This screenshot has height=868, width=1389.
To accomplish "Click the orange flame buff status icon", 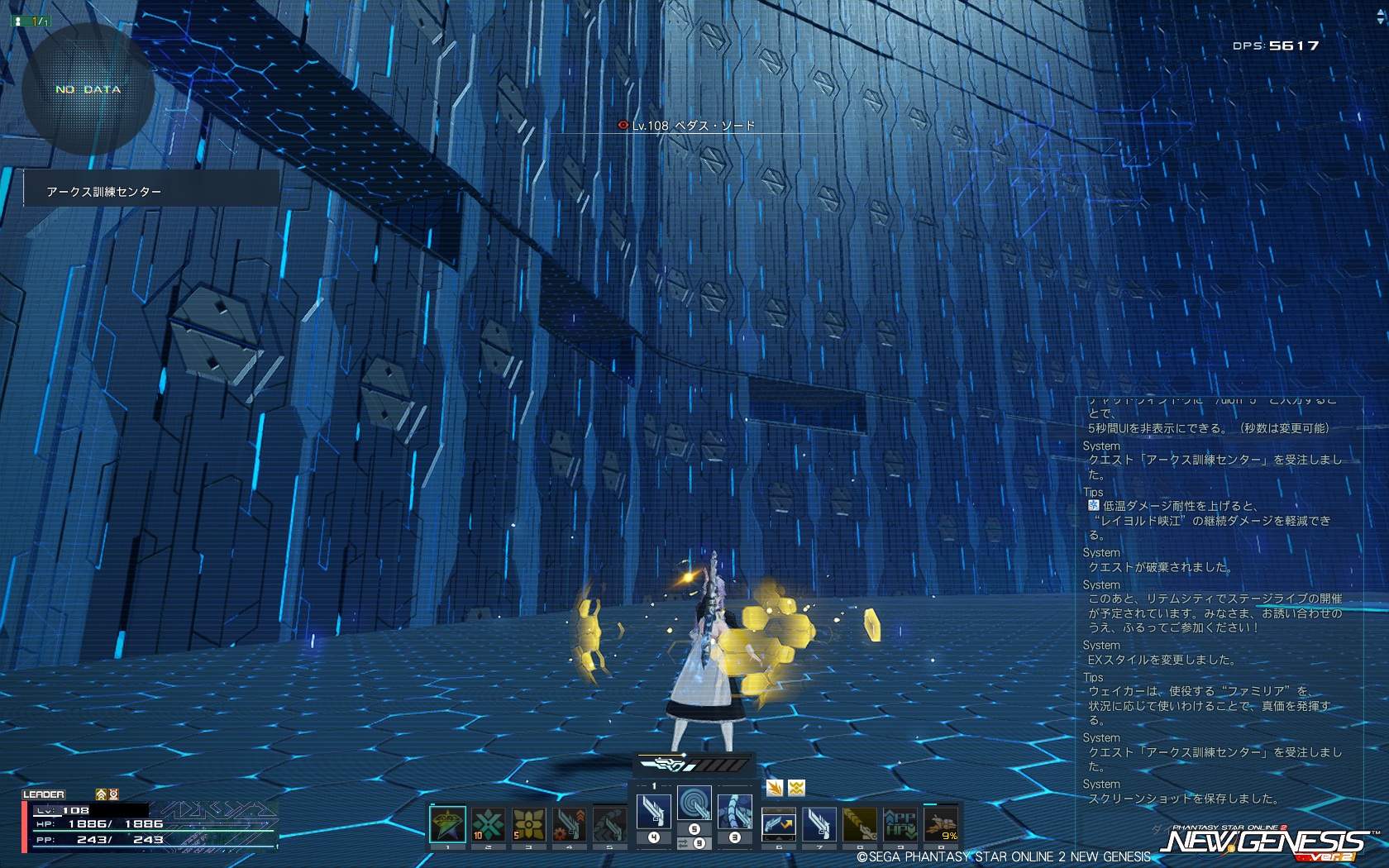I will (x=775, y=788).
